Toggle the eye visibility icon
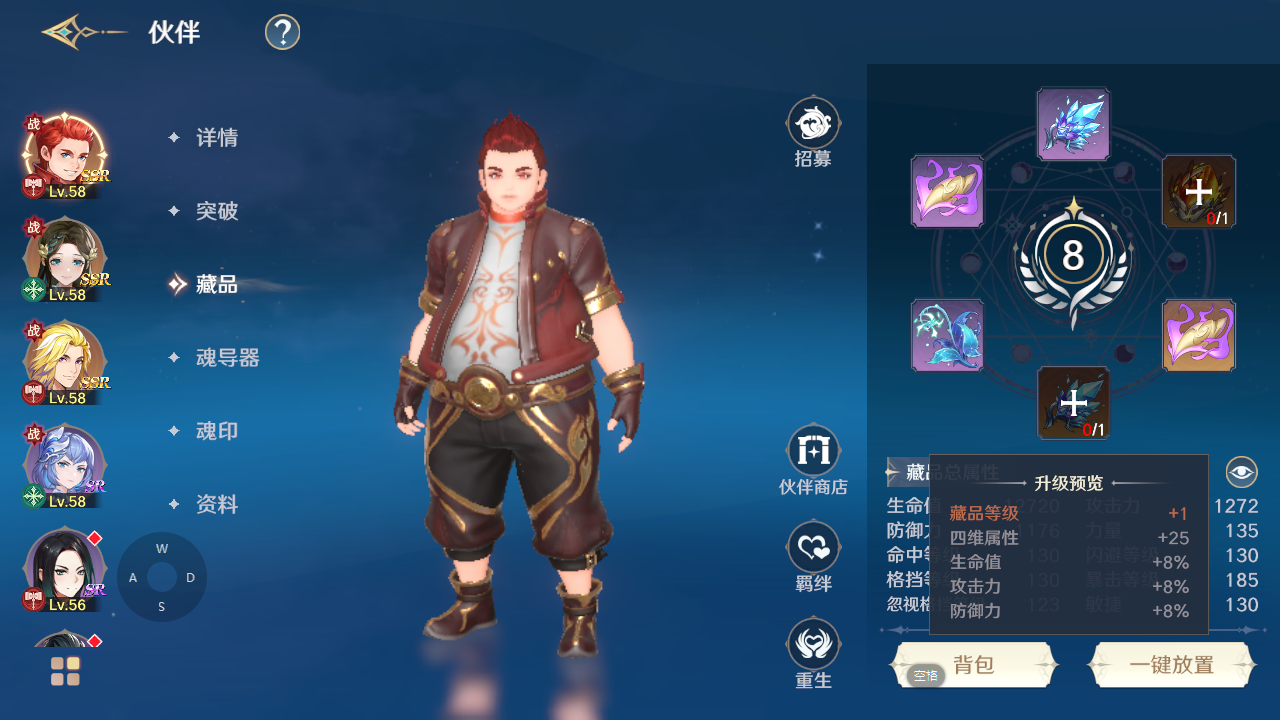 [x=1241, y=471]
